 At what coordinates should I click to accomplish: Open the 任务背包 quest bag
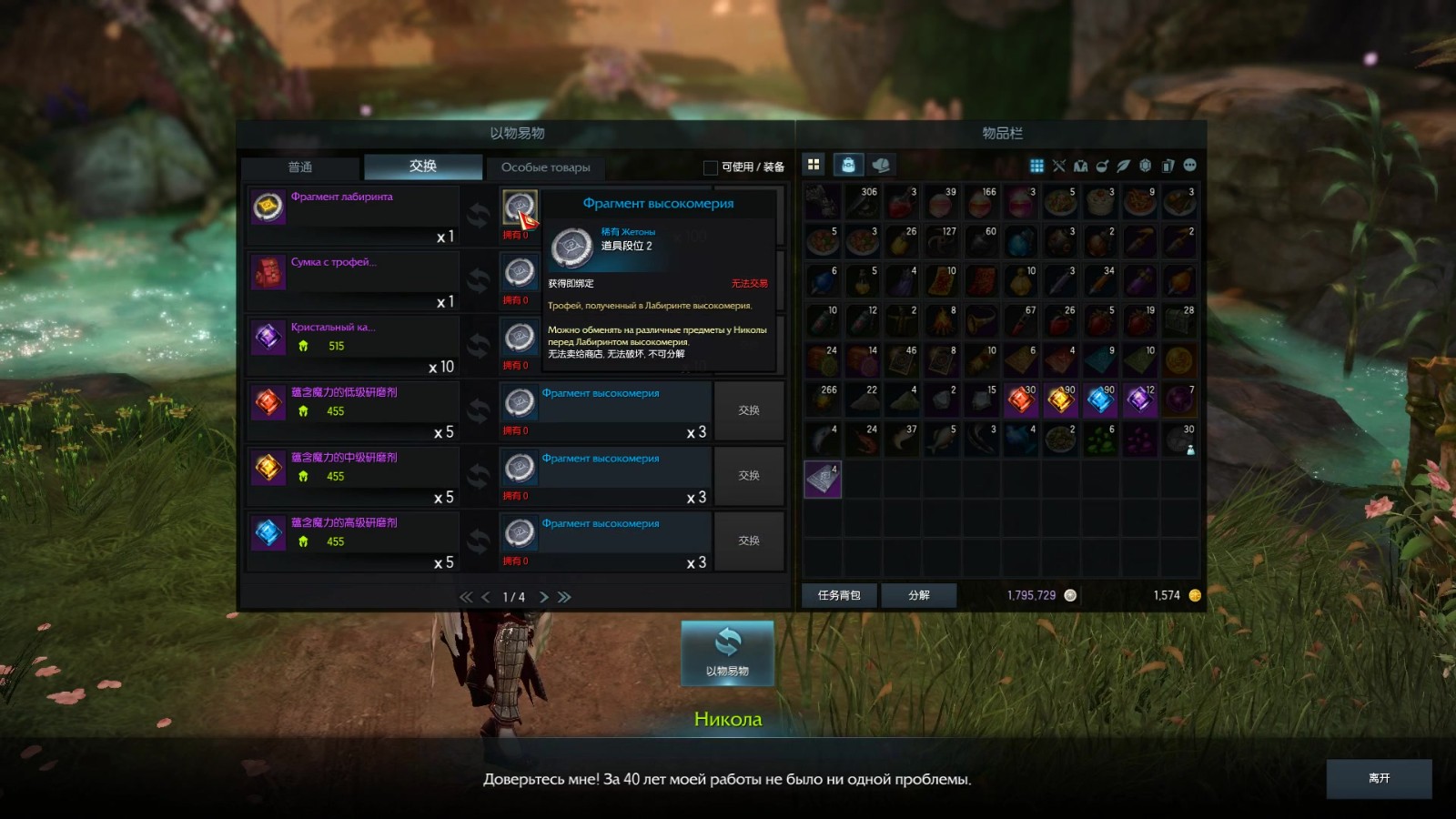(839, 595)
